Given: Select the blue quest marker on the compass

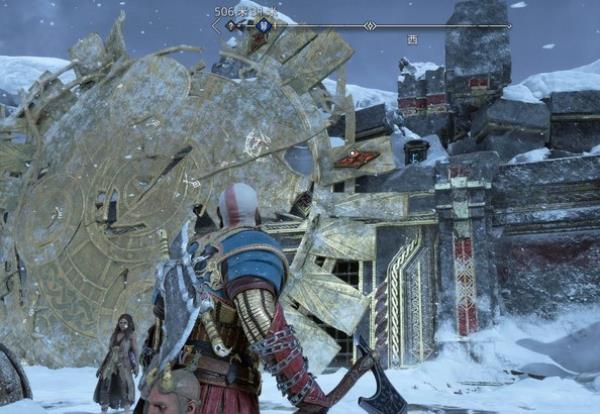Looking at the screenshot, I should pos(264,26).
